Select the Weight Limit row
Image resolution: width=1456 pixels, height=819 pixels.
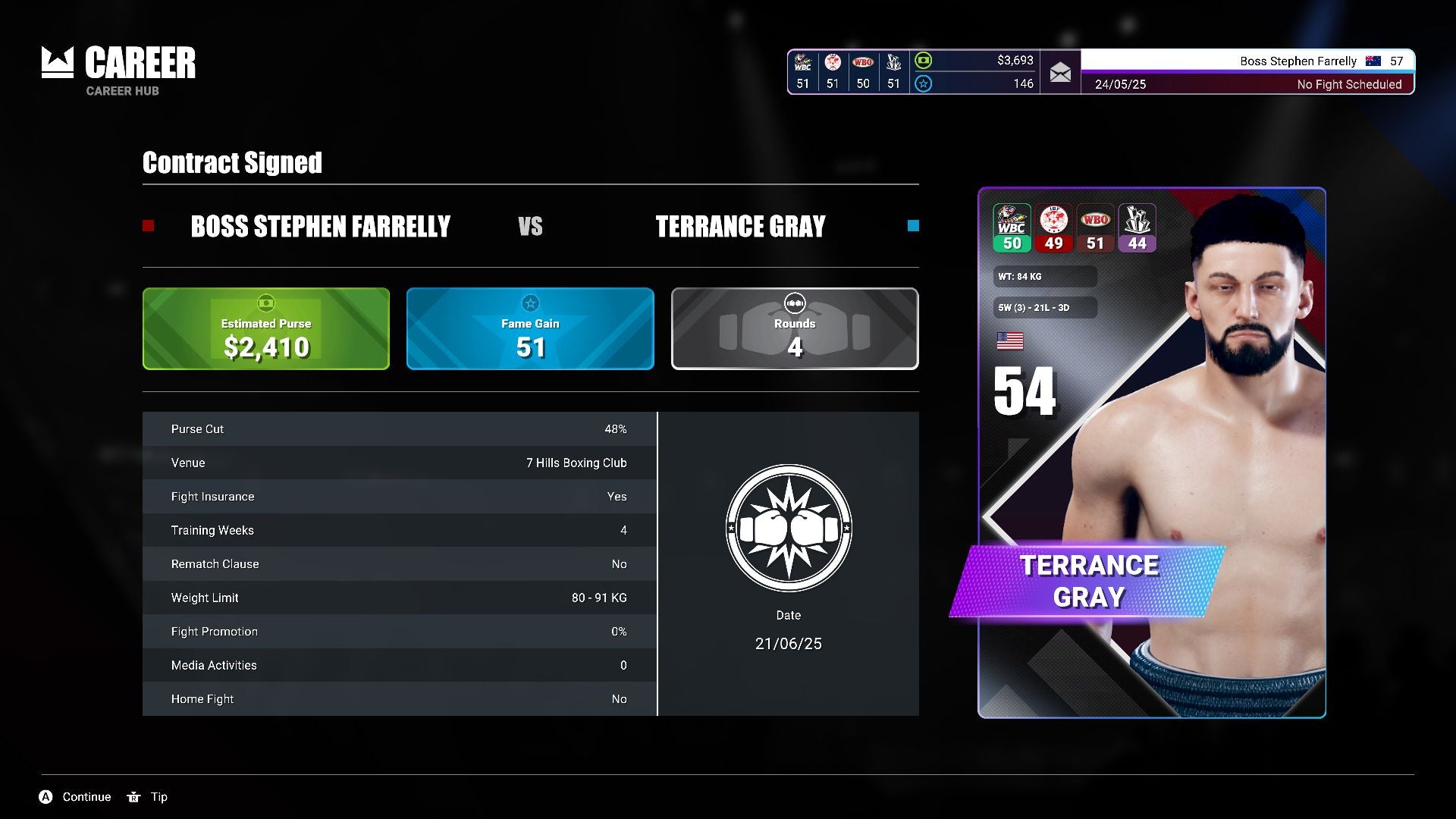click(399, 598)
